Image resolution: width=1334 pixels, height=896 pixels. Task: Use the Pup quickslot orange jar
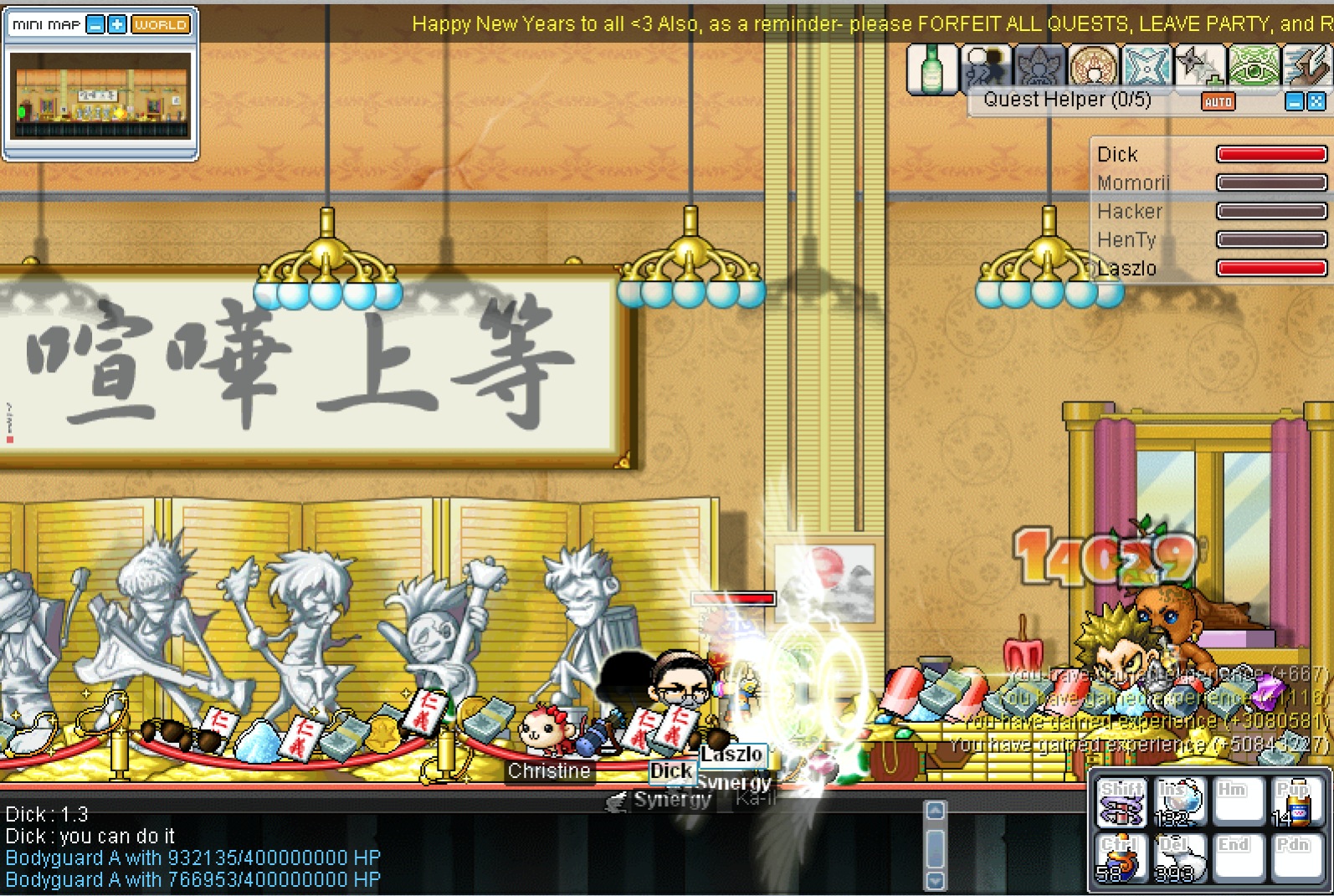(x=1294, y=802)
